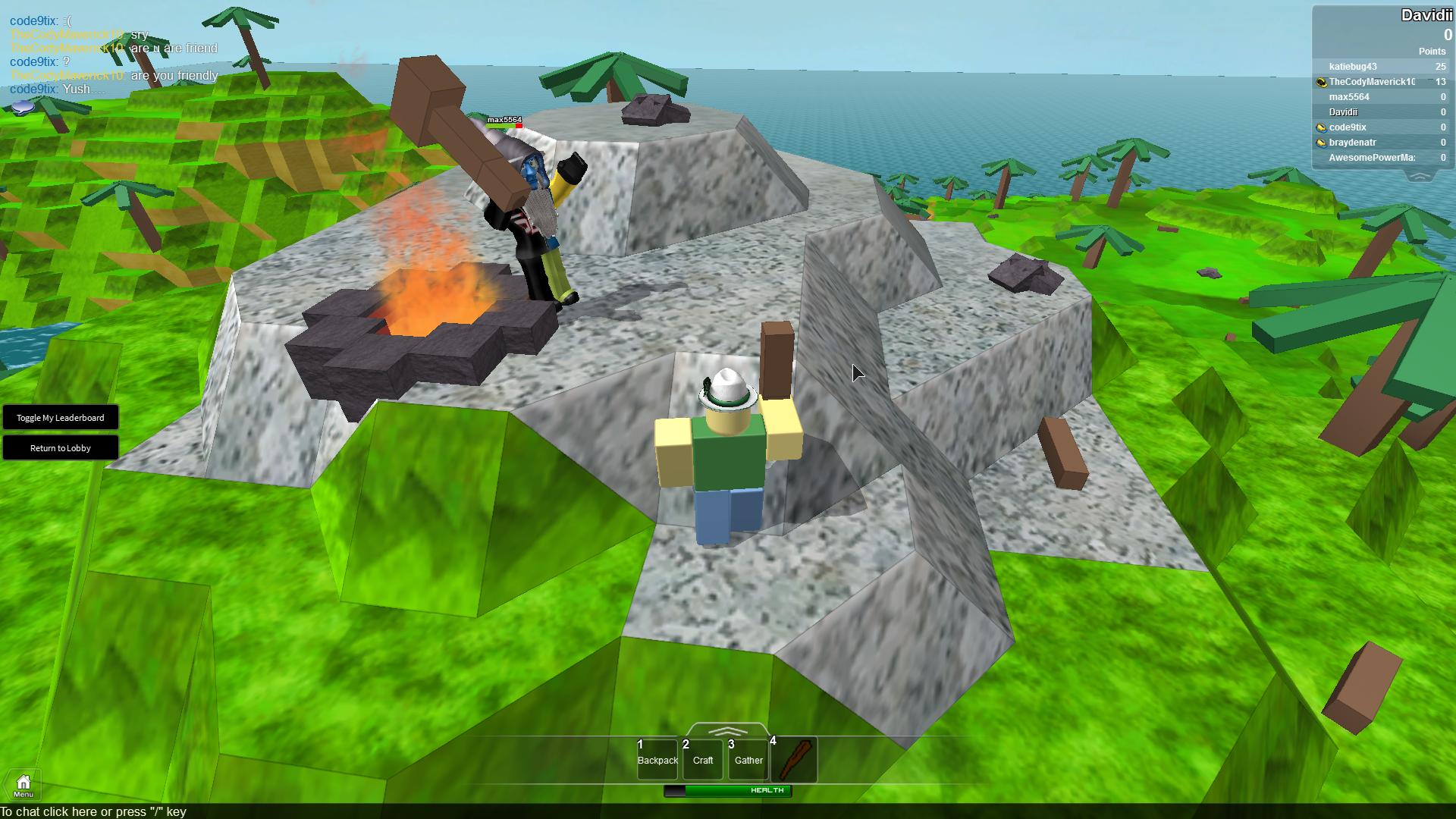Choose max5564 from the player list
The width and height of the screenshot is (1456, 819).
coord(1349,97)
